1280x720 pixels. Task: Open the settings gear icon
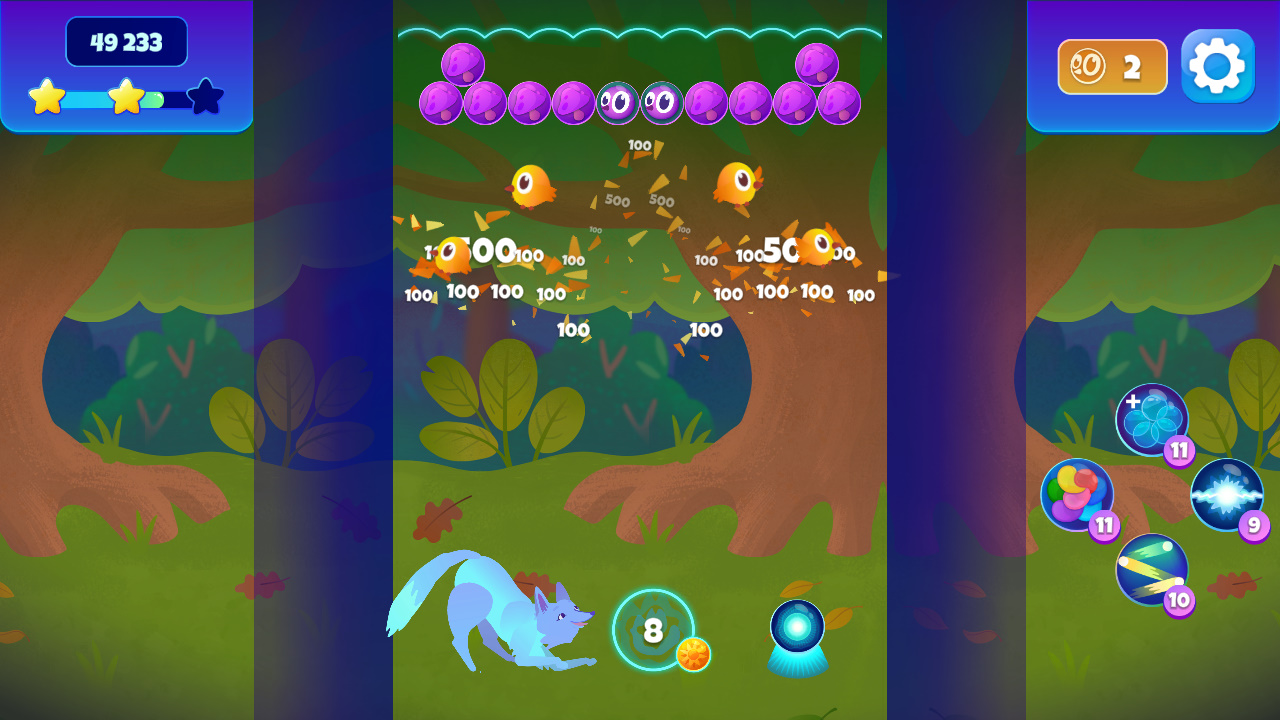tap(1217, 67)
